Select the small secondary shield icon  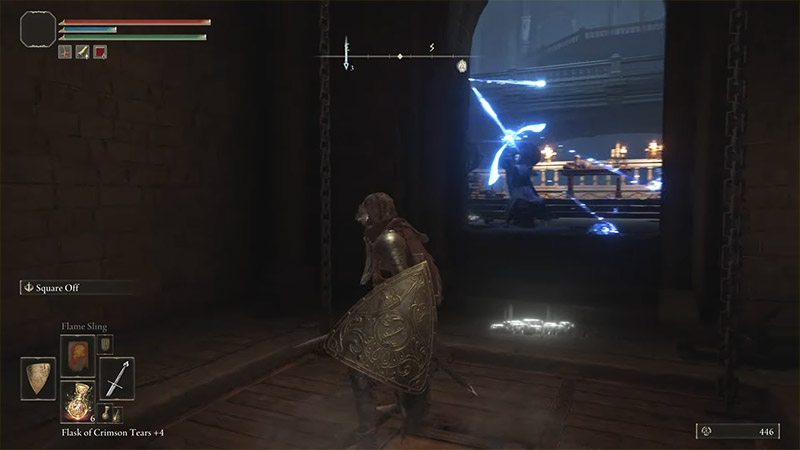(106, 344)
